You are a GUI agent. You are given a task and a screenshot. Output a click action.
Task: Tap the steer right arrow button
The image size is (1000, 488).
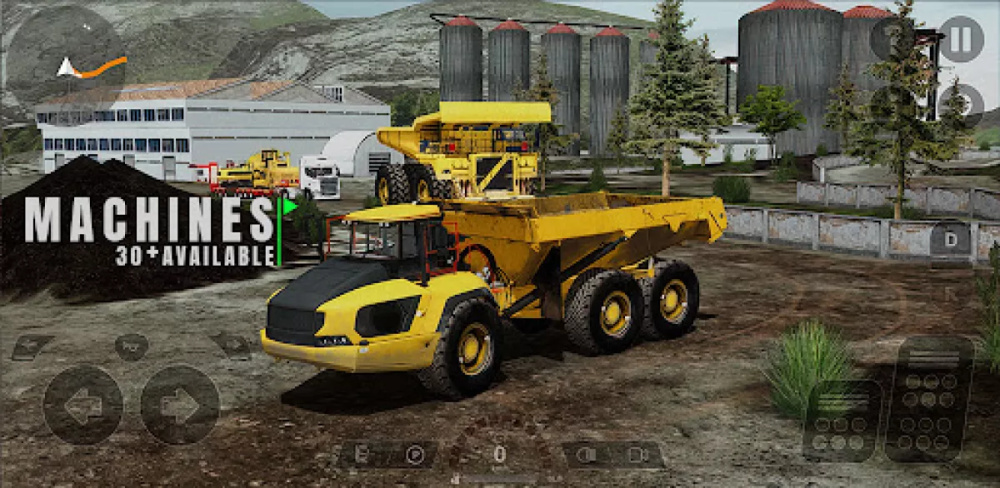pos(180,405)
